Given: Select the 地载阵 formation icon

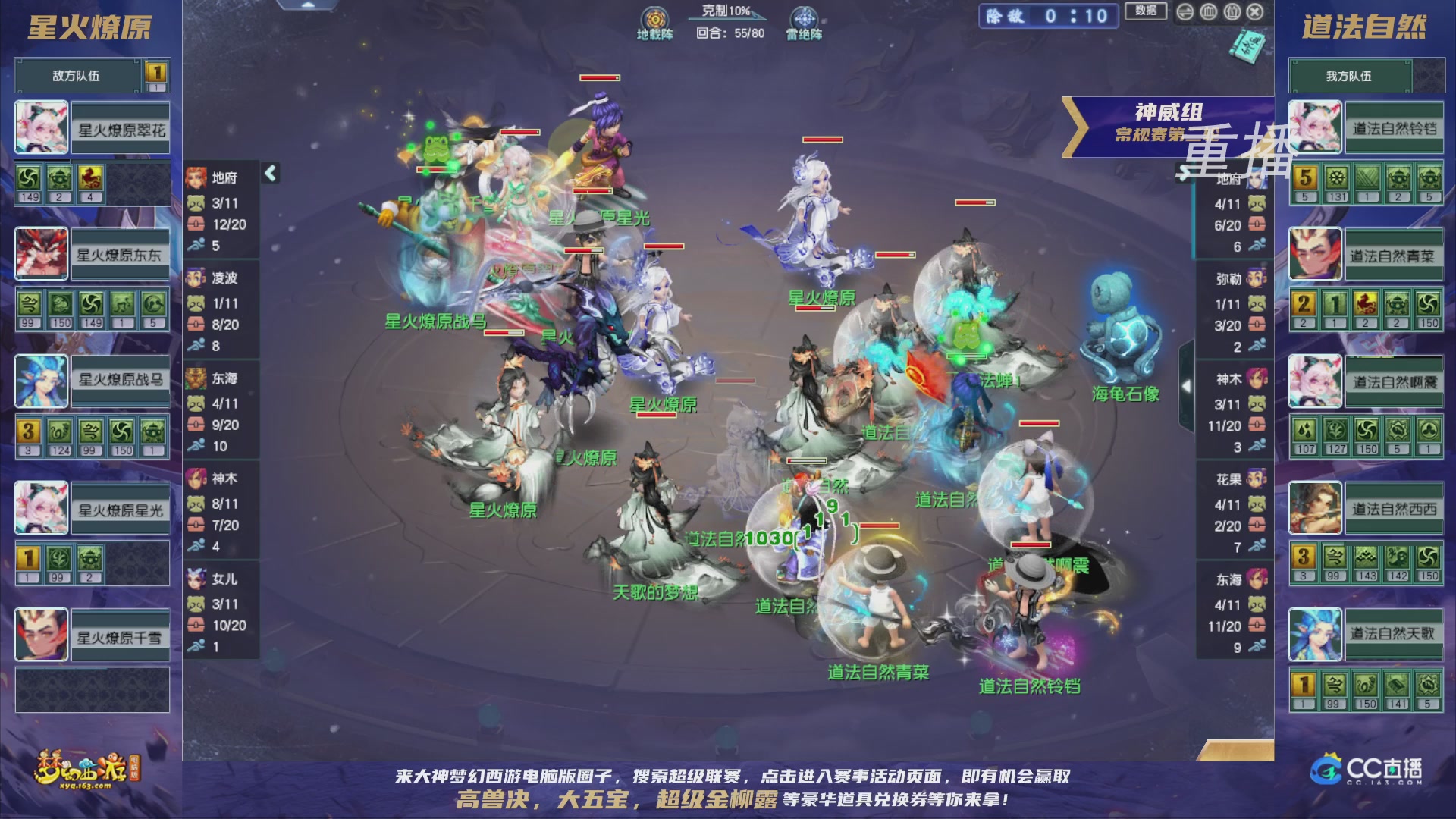Looking at the screenshot, I should tap(656, 17).
